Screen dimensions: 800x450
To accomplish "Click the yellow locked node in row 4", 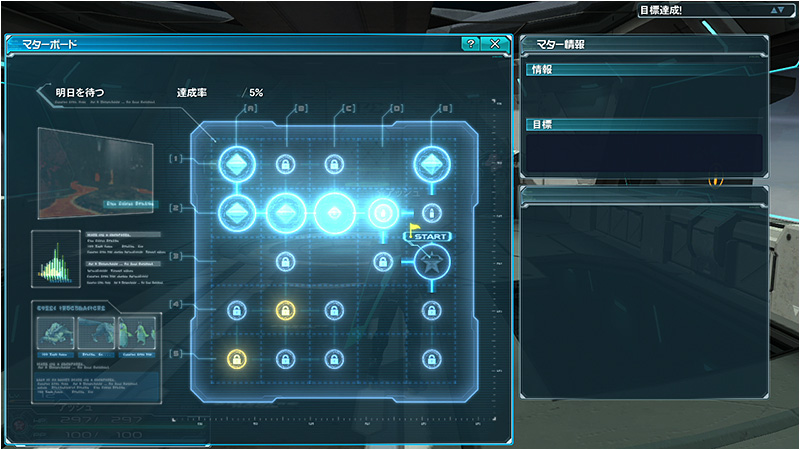I will pos(285,310).
